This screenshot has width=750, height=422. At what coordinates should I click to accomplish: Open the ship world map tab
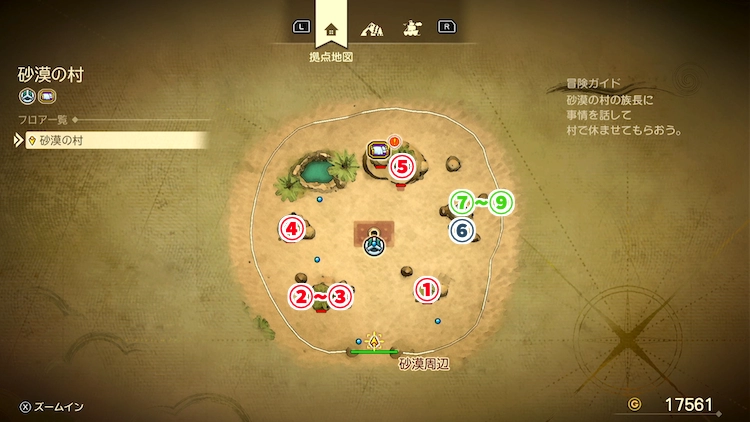(x=410, y=28)
